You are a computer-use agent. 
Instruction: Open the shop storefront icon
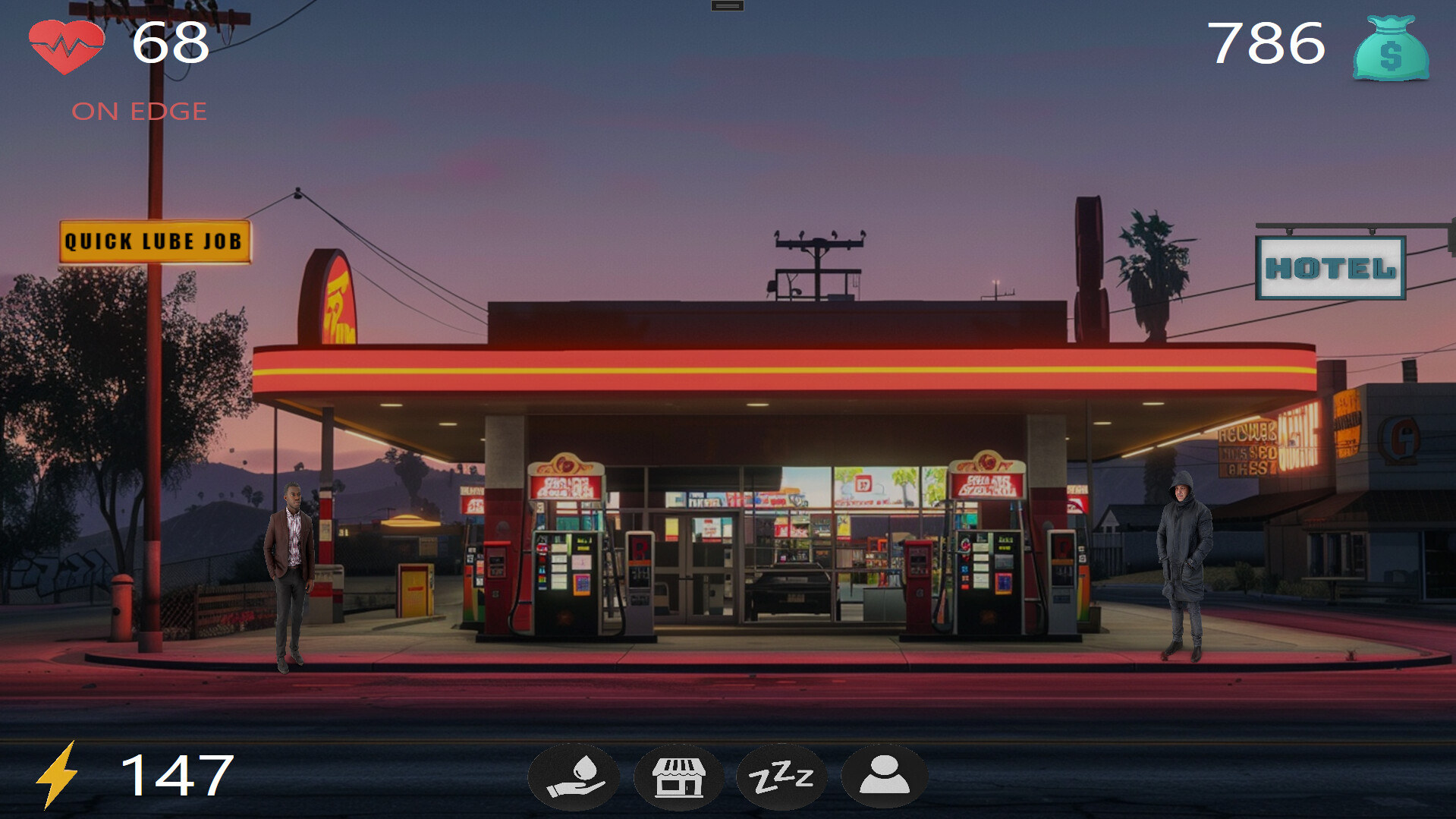coord(678,777)
